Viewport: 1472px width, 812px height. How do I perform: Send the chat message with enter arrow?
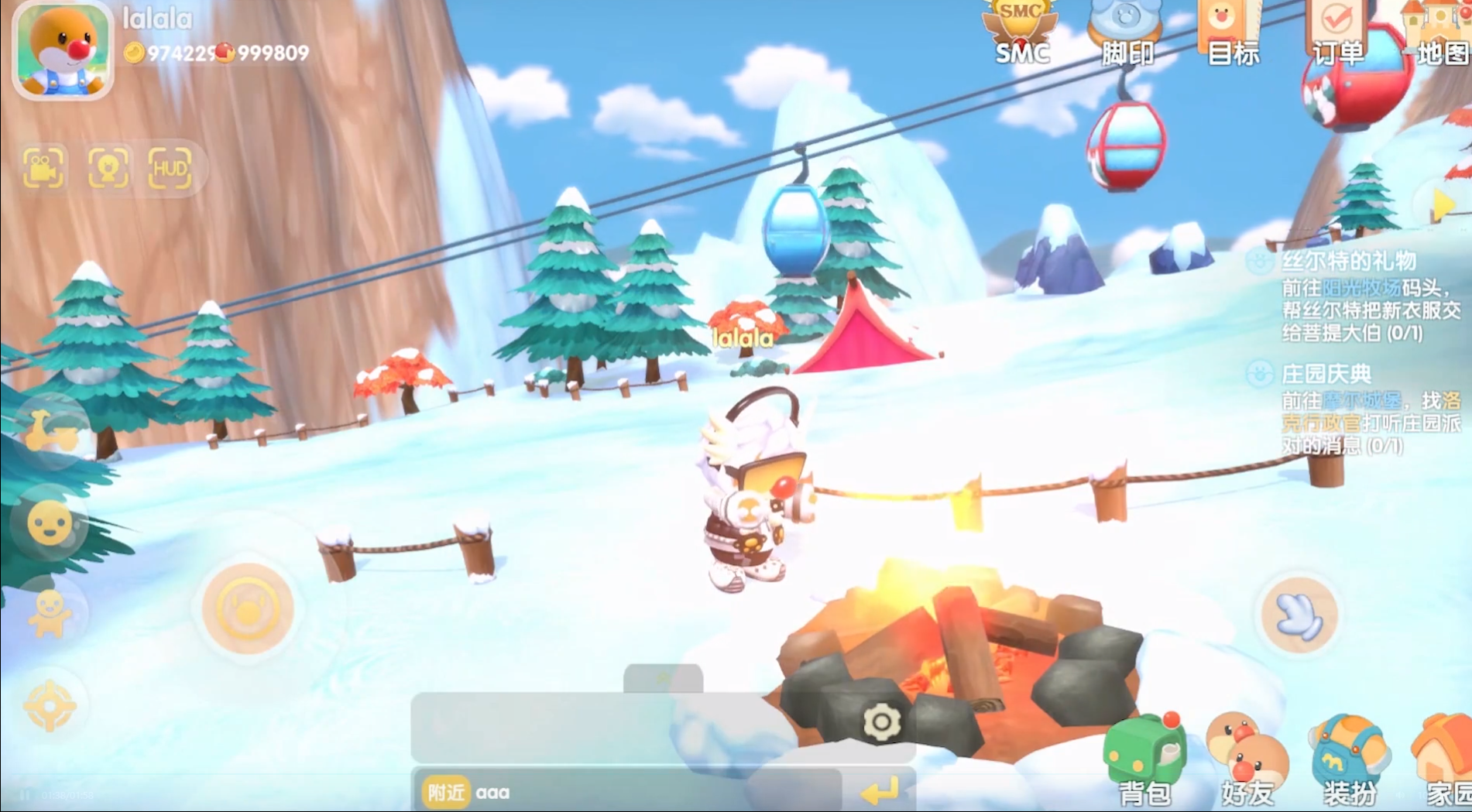(880, 791)
